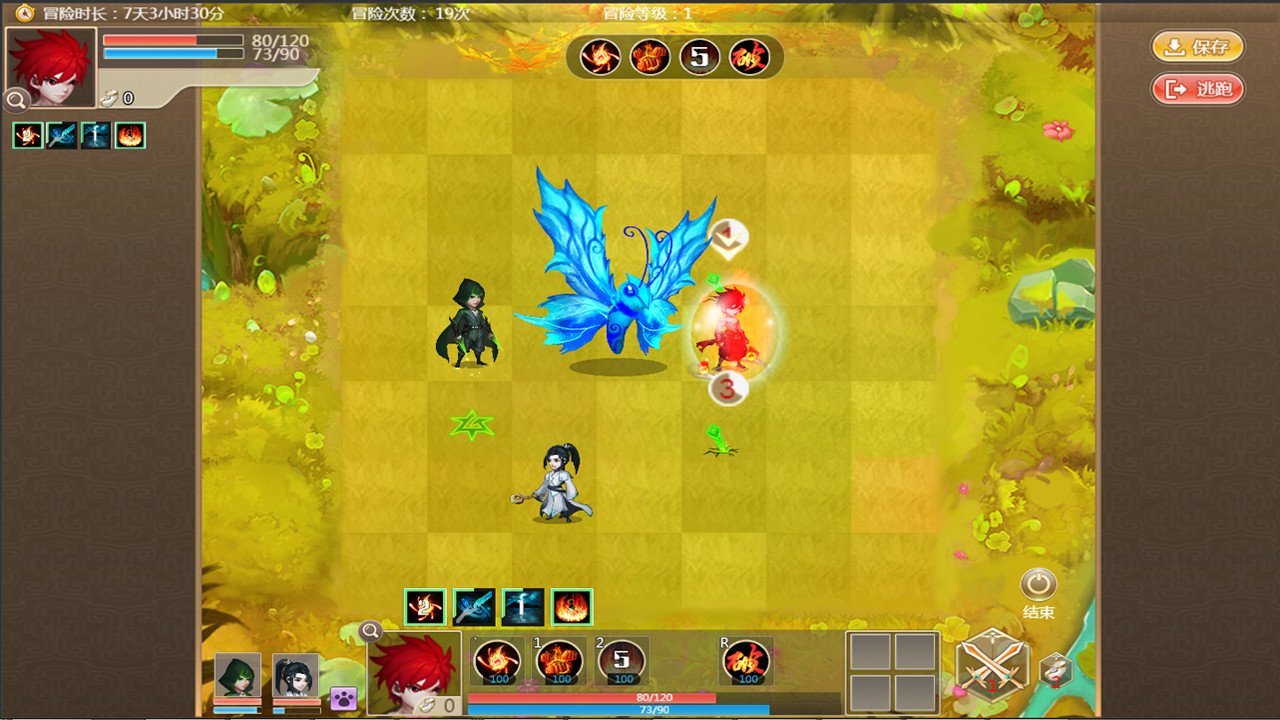Trigger the 破 skill on hotkey R
This screenshot has height=720, width=1280.
[x=747, y=662]
